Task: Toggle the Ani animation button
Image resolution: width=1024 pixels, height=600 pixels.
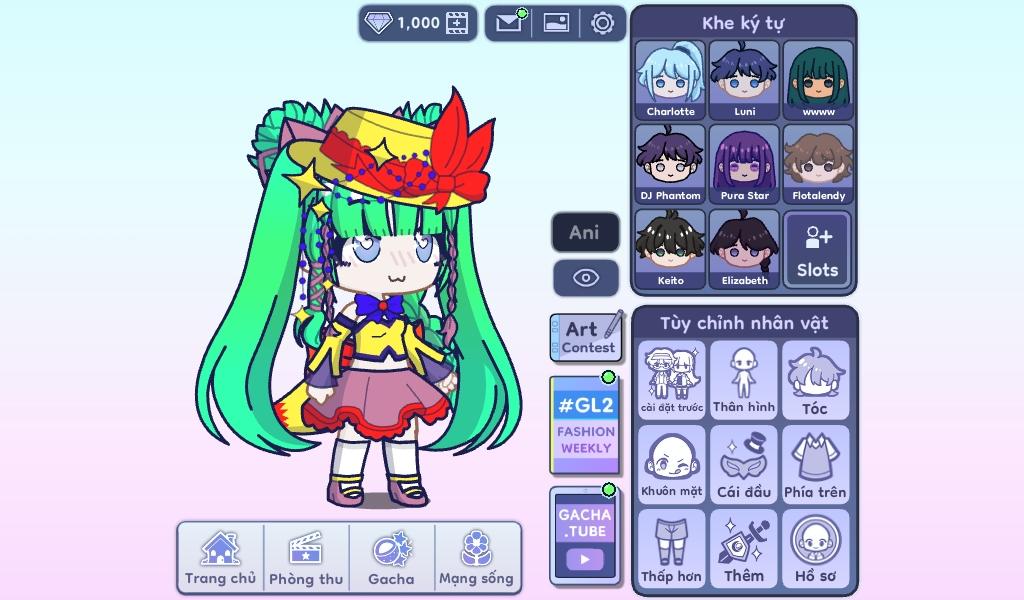Action: pyautogui.click(x=585, y=233)
